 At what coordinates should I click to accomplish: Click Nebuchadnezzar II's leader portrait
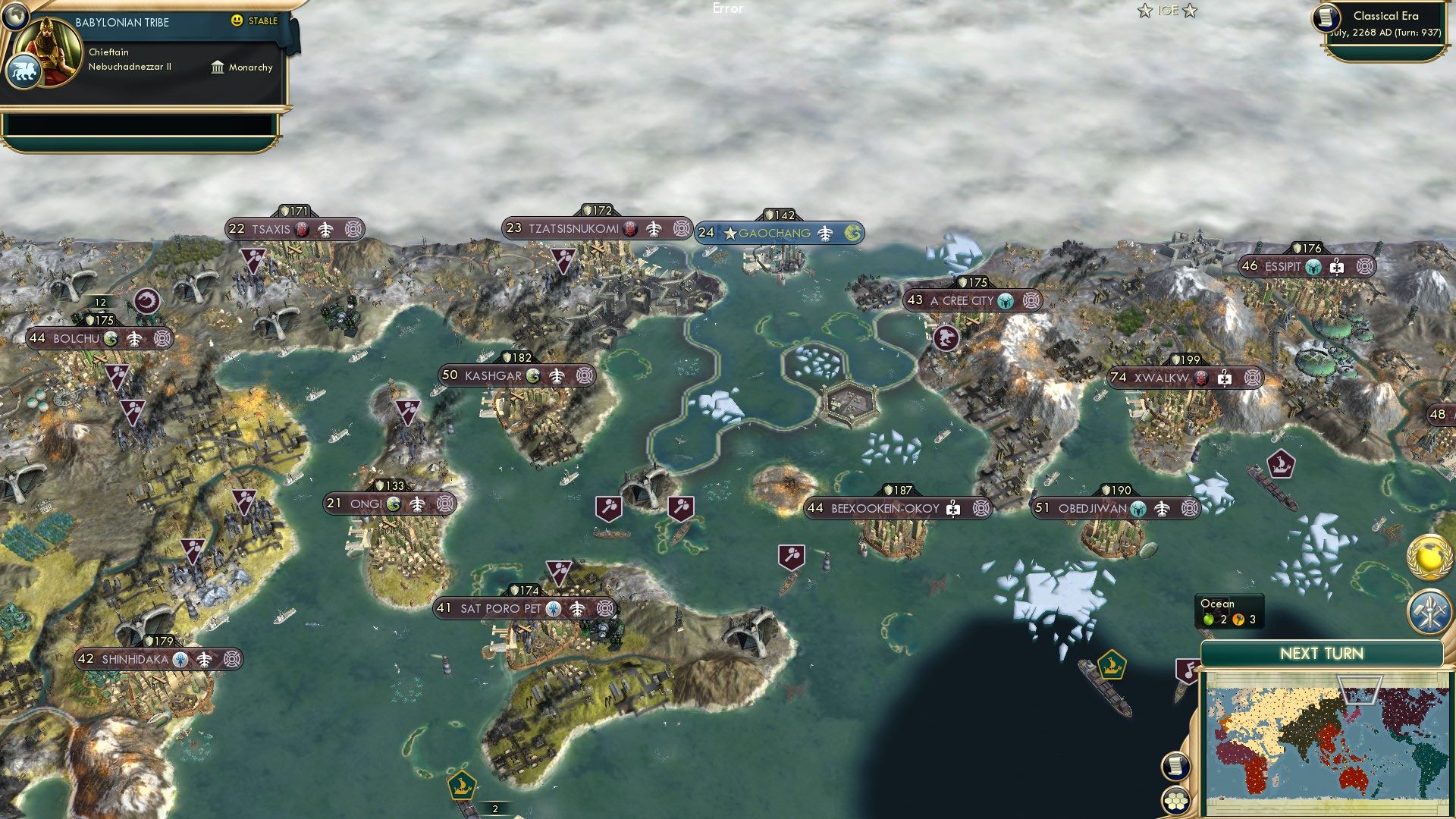click(x=48, y=50)
